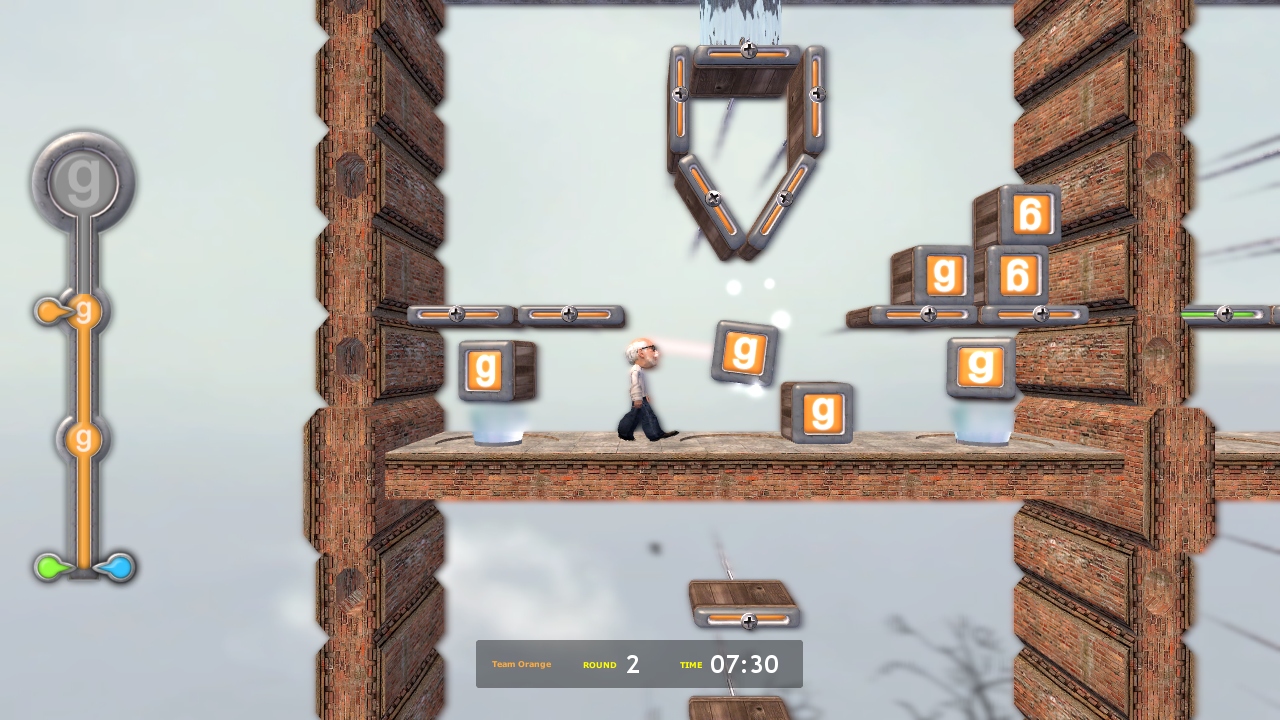Screen dimensions: 1280x720
Task: Click the lower g node on the gravity meter
Action: tap(82, 438)
